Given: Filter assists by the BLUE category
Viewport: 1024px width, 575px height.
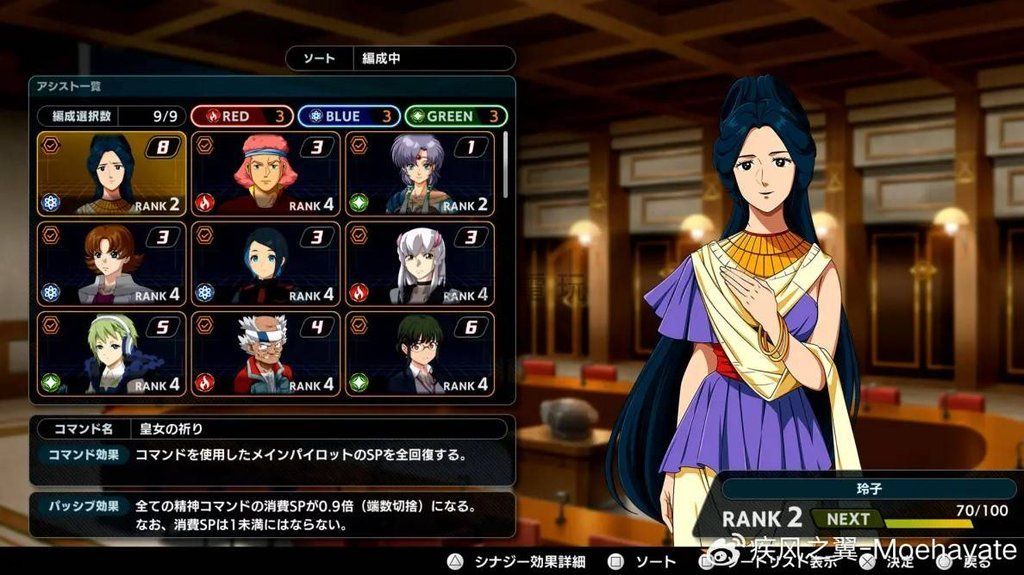Looking at the screenshot, I should (349, 116).
